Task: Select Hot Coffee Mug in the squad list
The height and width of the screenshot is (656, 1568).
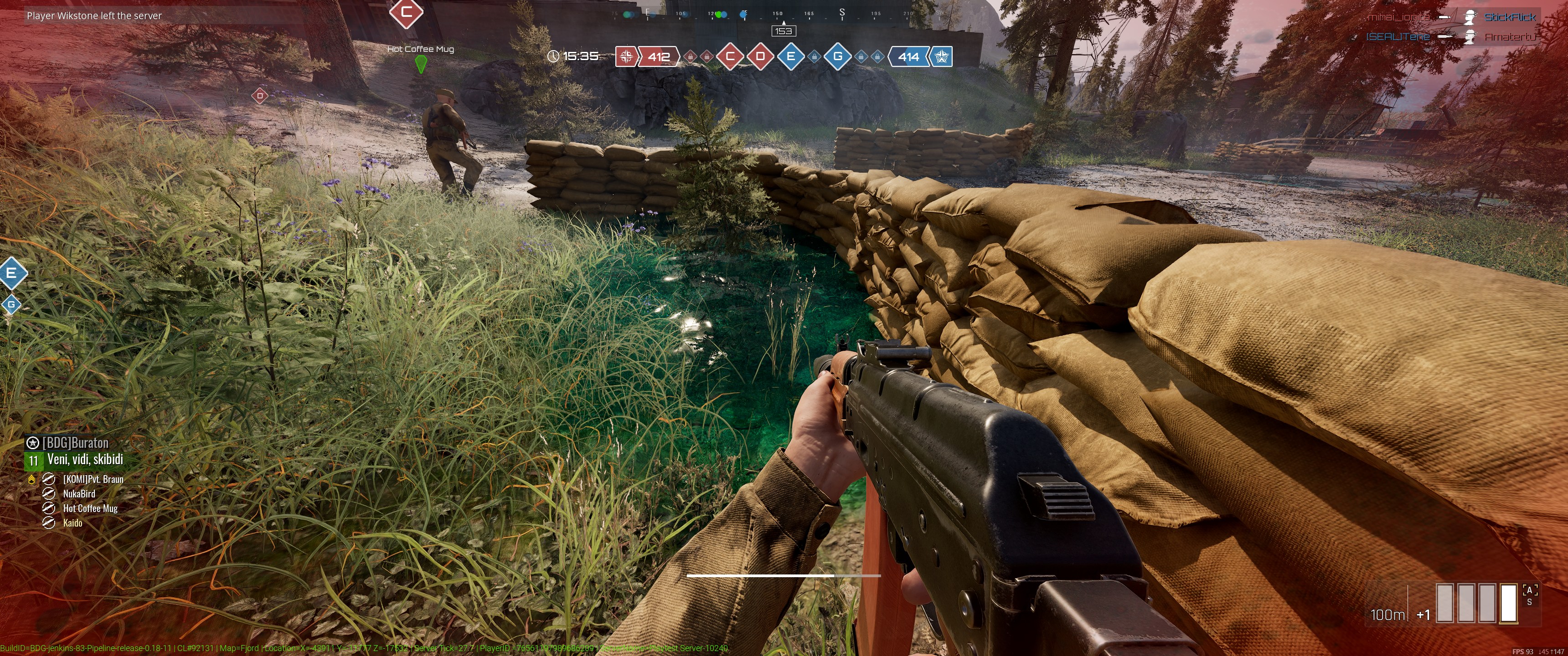Action: click(90, 509)
